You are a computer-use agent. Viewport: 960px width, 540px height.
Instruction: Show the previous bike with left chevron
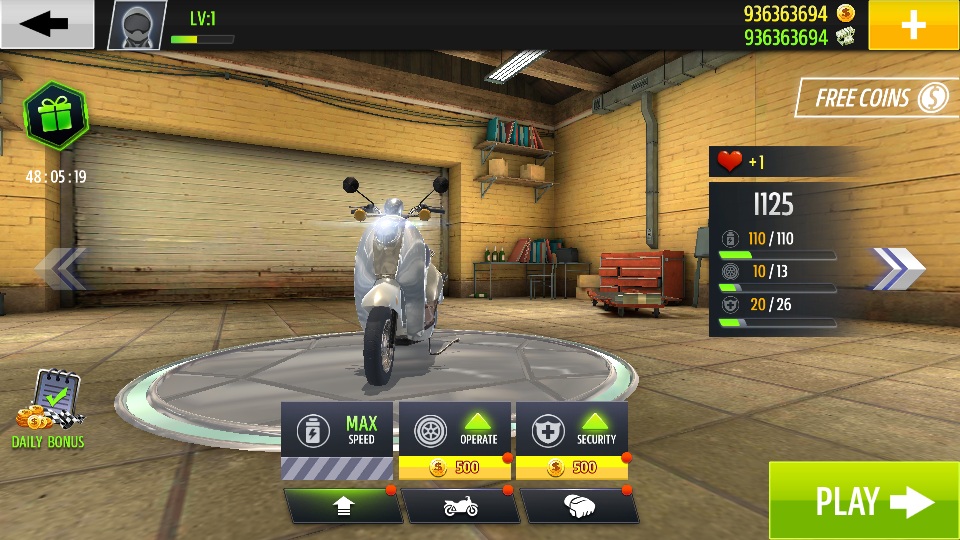point(61,268)
